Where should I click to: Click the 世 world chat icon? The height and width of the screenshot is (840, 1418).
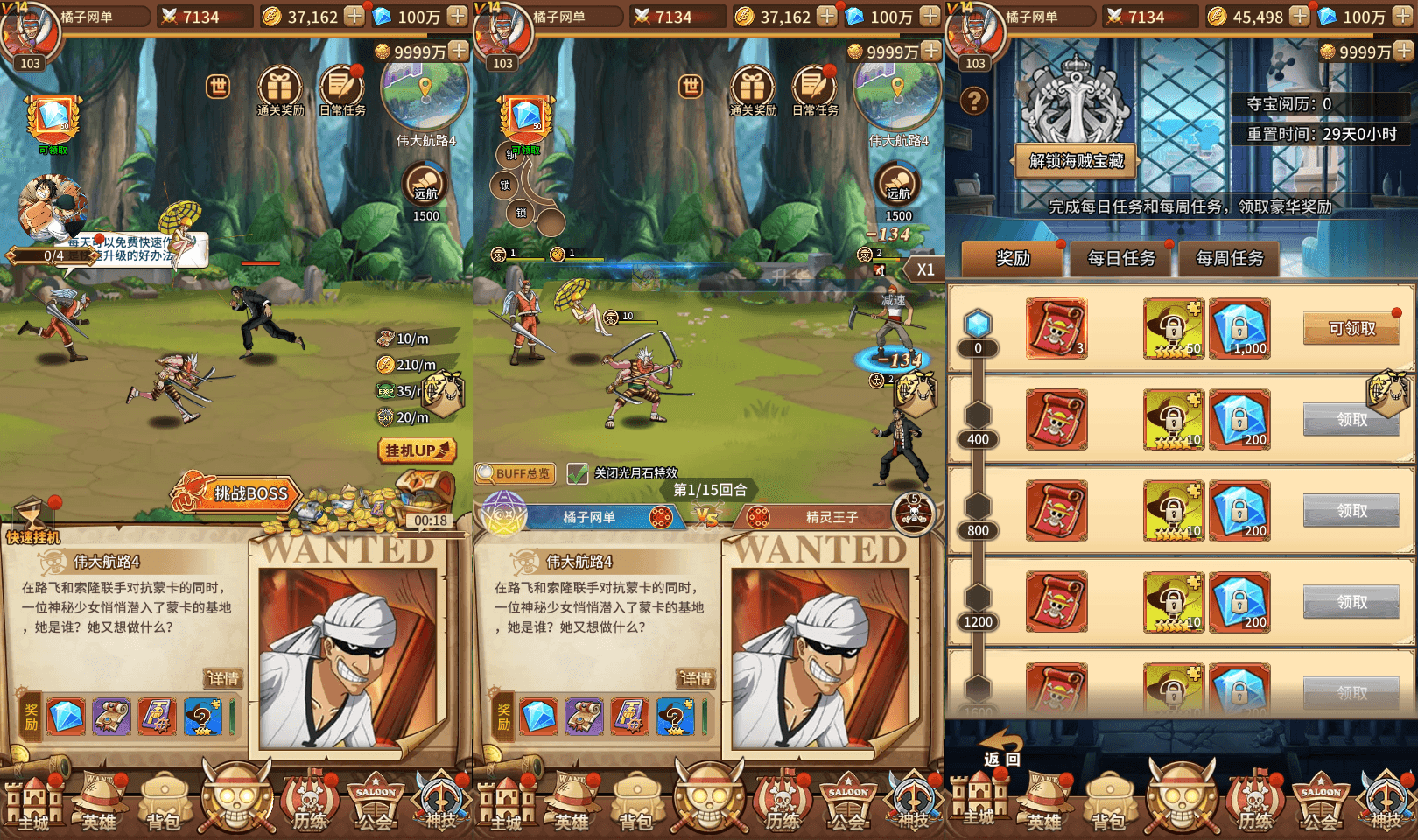(216, 87)
